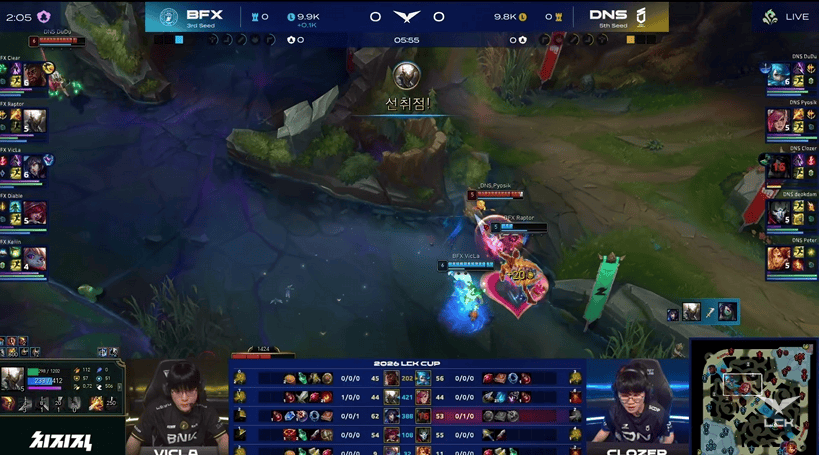Click the selected champion portrait in bottom-left HUD

(13, 378)
